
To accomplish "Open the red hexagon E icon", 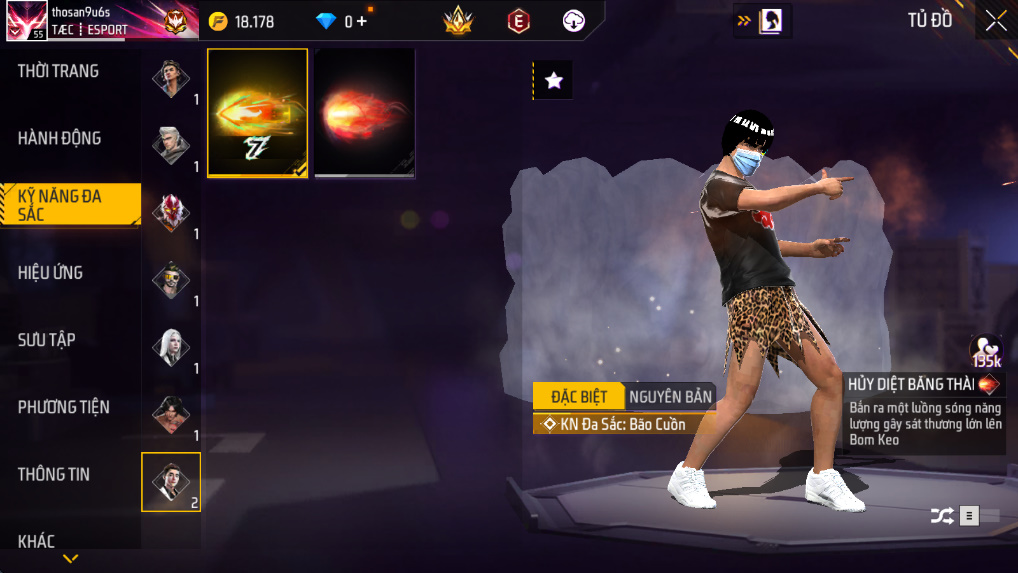I will tap(518, 21).
